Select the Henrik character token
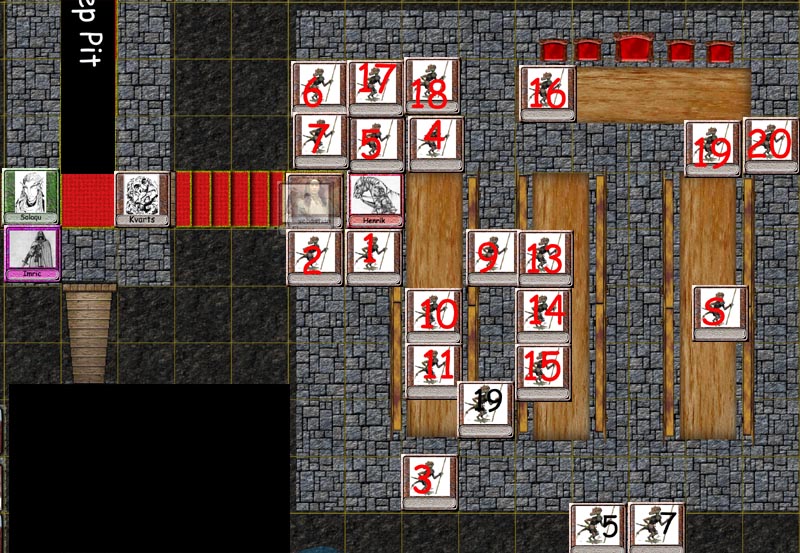This screenshot has height=553, width=800. tap(376, 200)
